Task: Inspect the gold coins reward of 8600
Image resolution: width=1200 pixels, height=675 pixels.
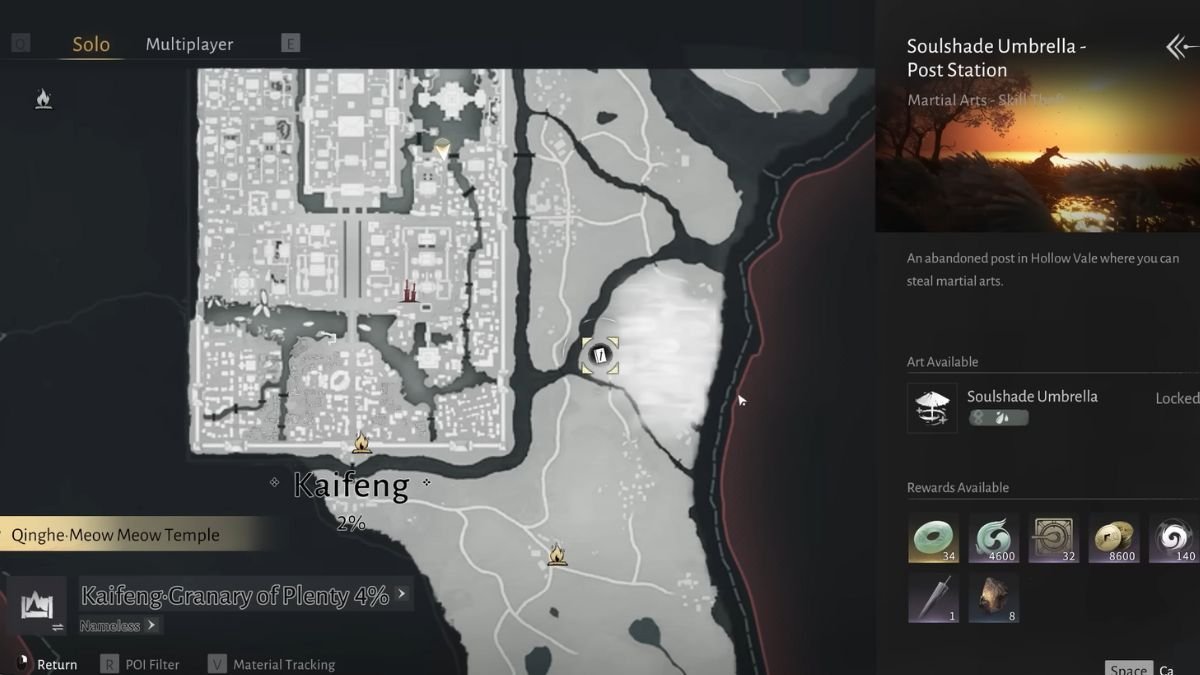Action: [1113, 538]
